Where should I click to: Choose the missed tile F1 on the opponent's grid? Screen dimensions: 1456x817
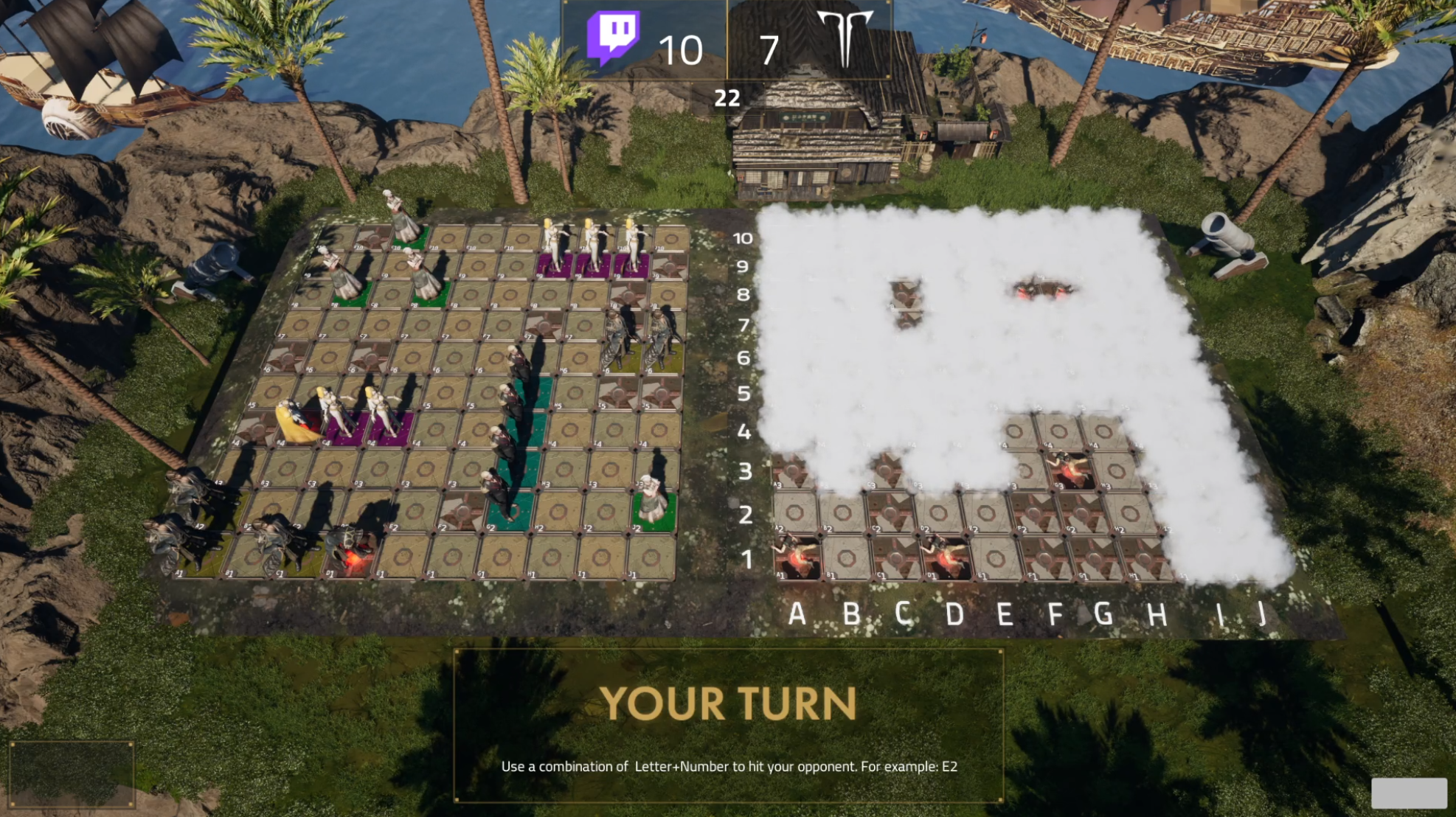tap(1046, 557)
